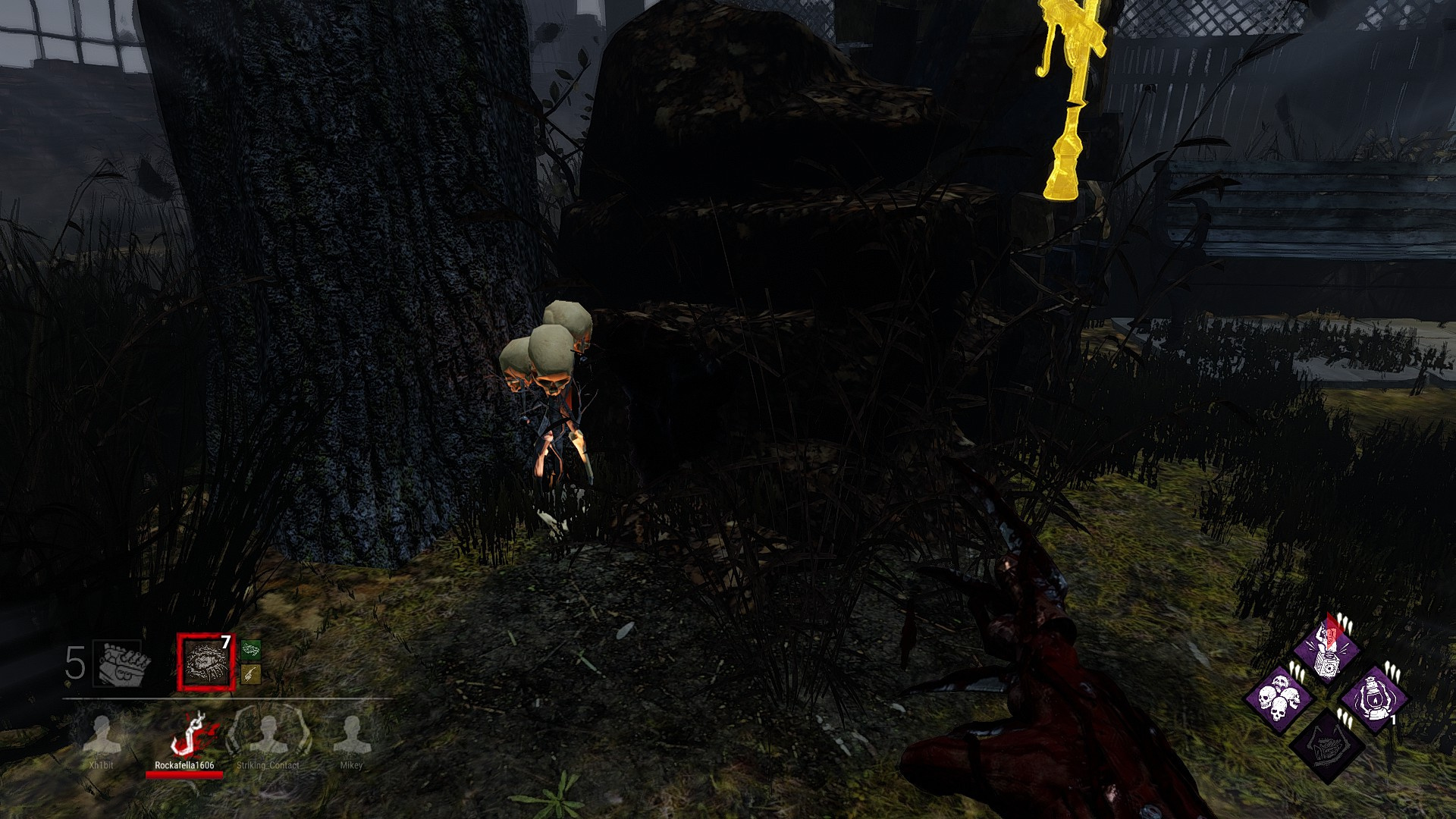Click the gold key add-on icon
The image size is (1456, 819).
point(251,673)
